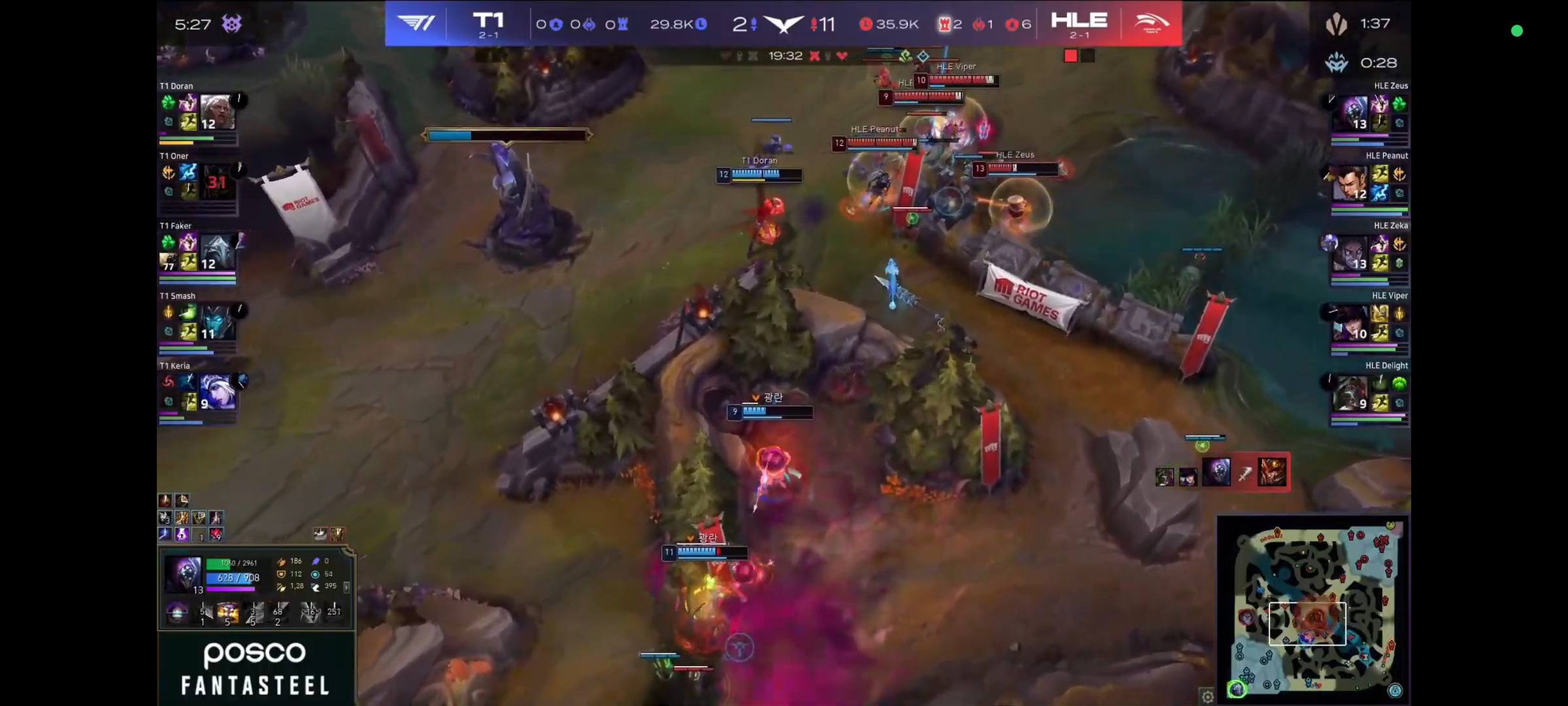
Task: Select HLE Zeus's champion portrait
Action: (x=1352, y=112)
